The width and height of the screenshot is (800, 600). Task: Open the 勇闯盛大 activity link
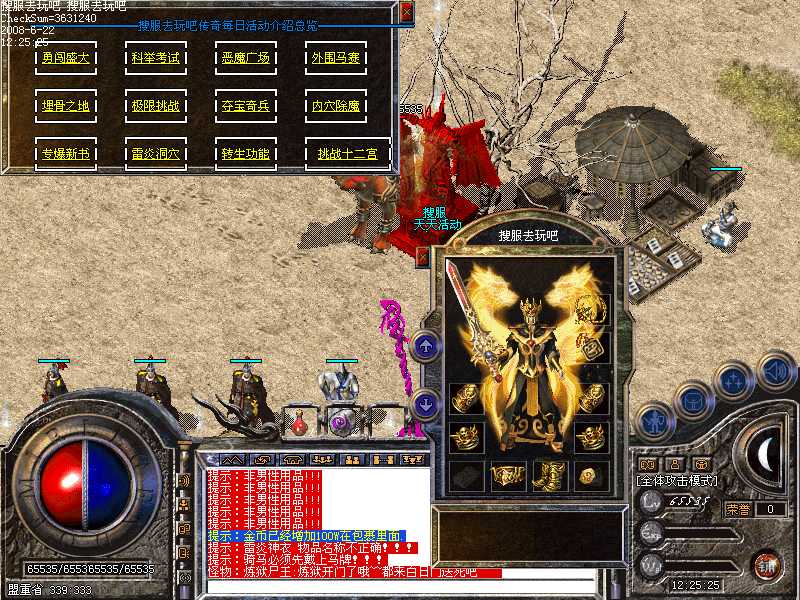click(65, 58)
